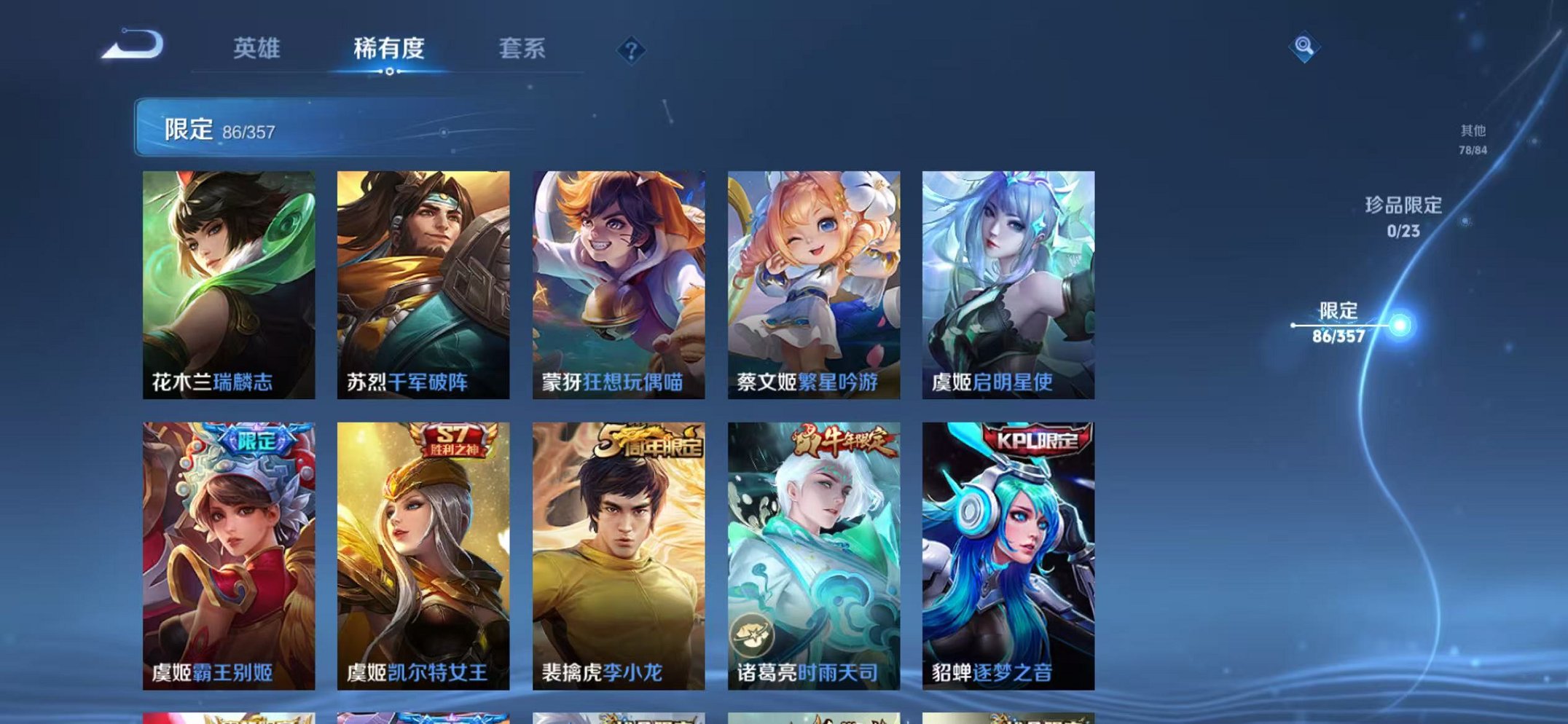Switch to the 套系 tab

(522, 45)
